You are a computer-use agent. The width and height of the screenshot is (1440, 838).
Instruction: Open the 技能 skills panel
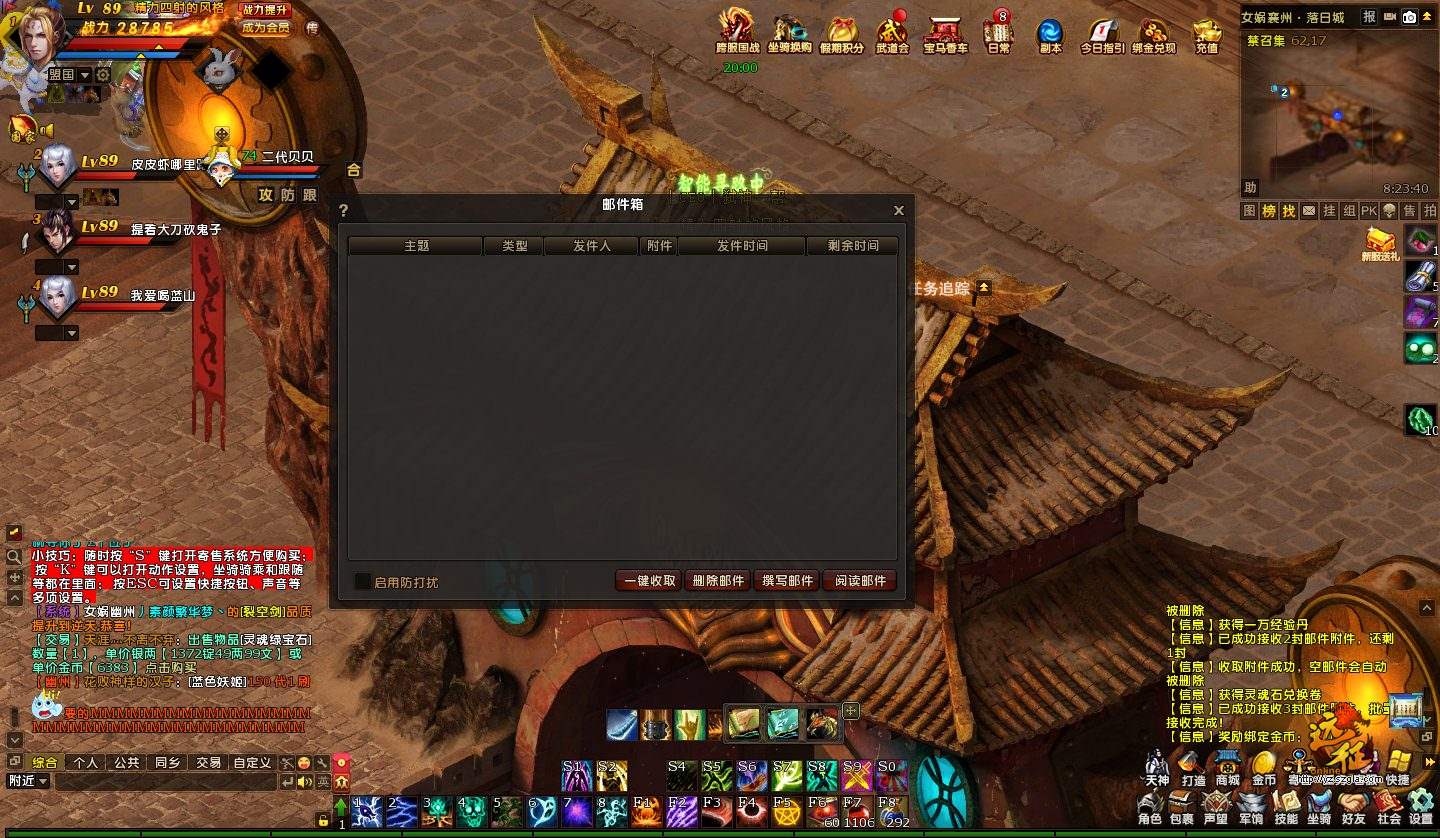tap(1286, 806)
